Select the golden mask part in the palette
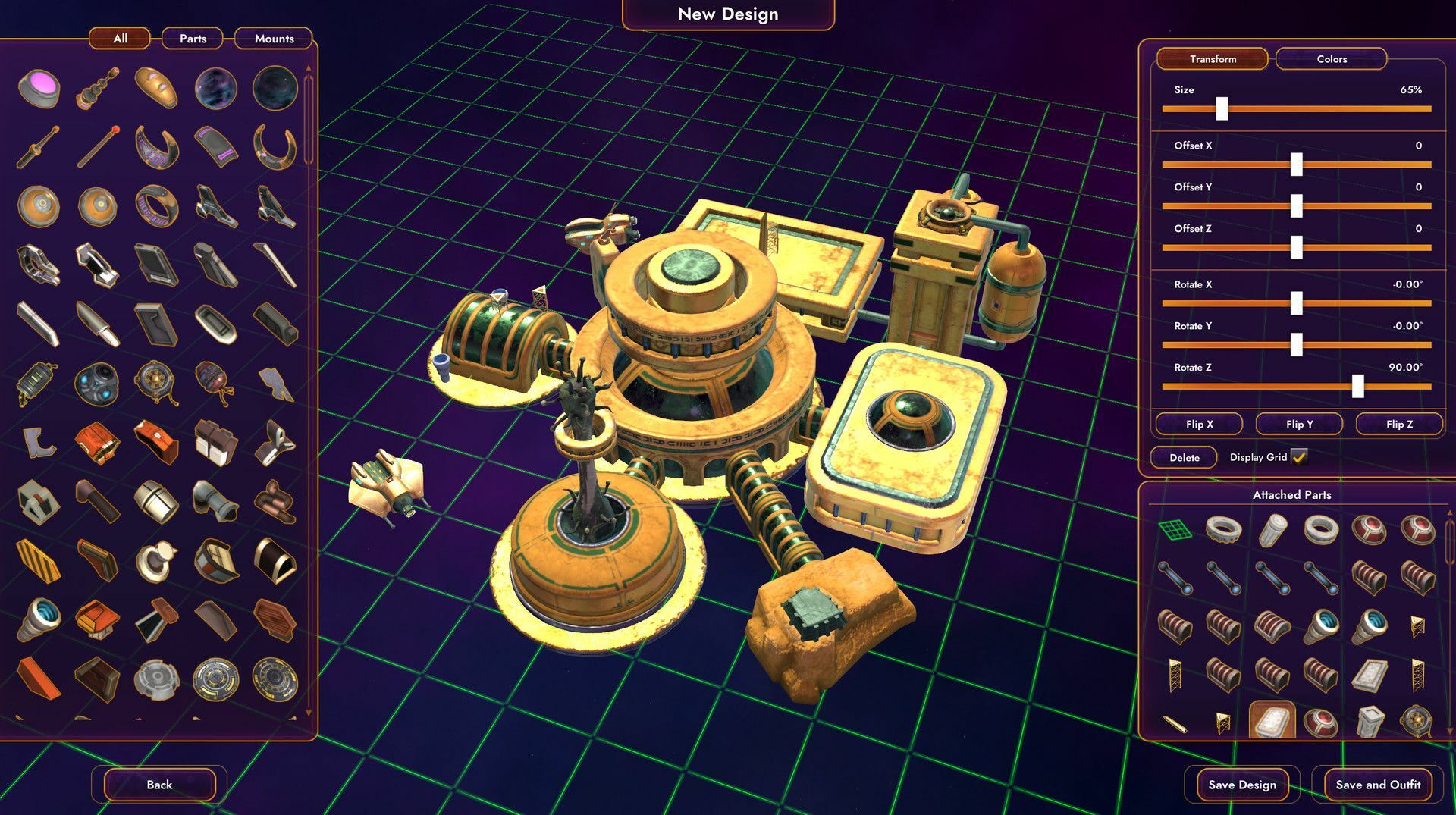Image resolution: width=1456 pixels, height=815 pixels. point(155,86)
